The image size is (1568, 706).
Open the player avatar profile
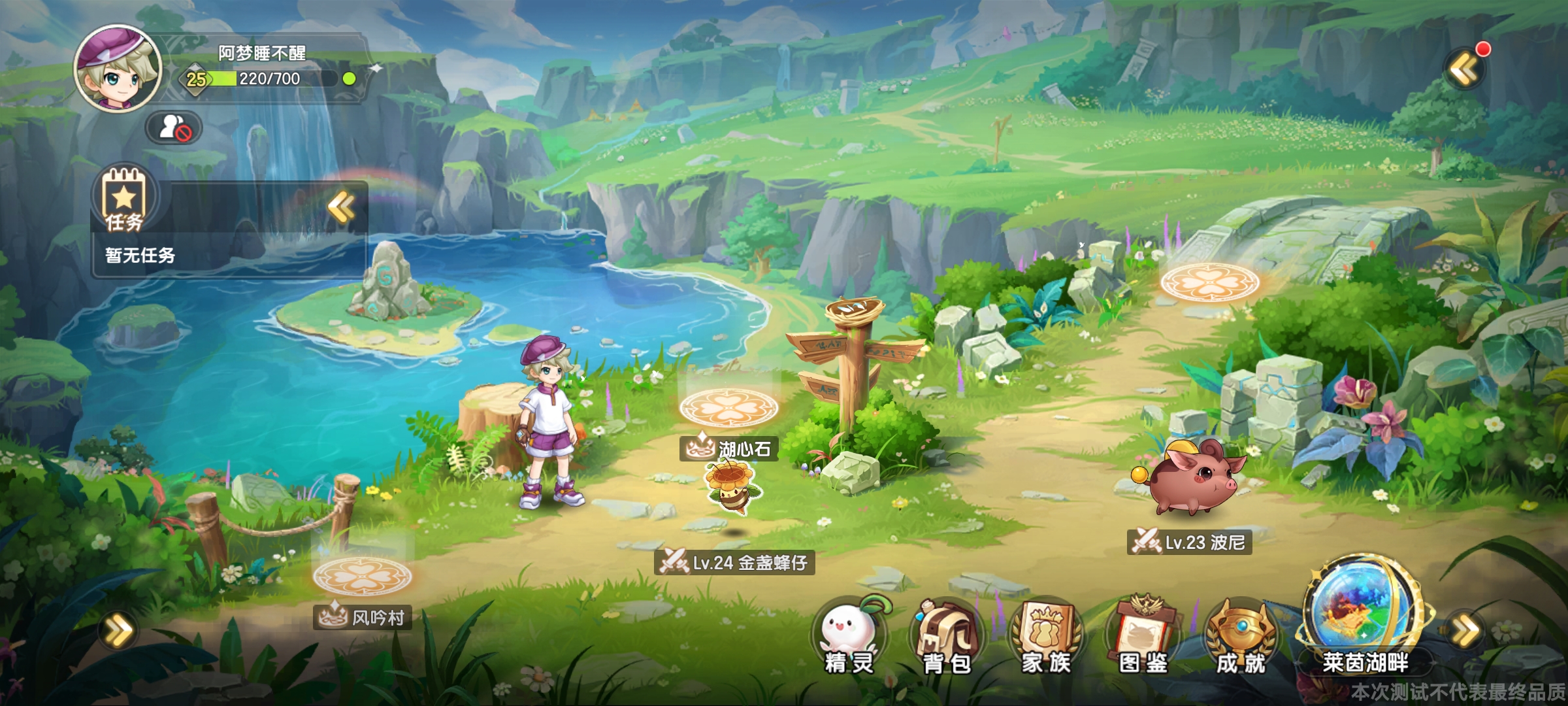pos(118,69)
